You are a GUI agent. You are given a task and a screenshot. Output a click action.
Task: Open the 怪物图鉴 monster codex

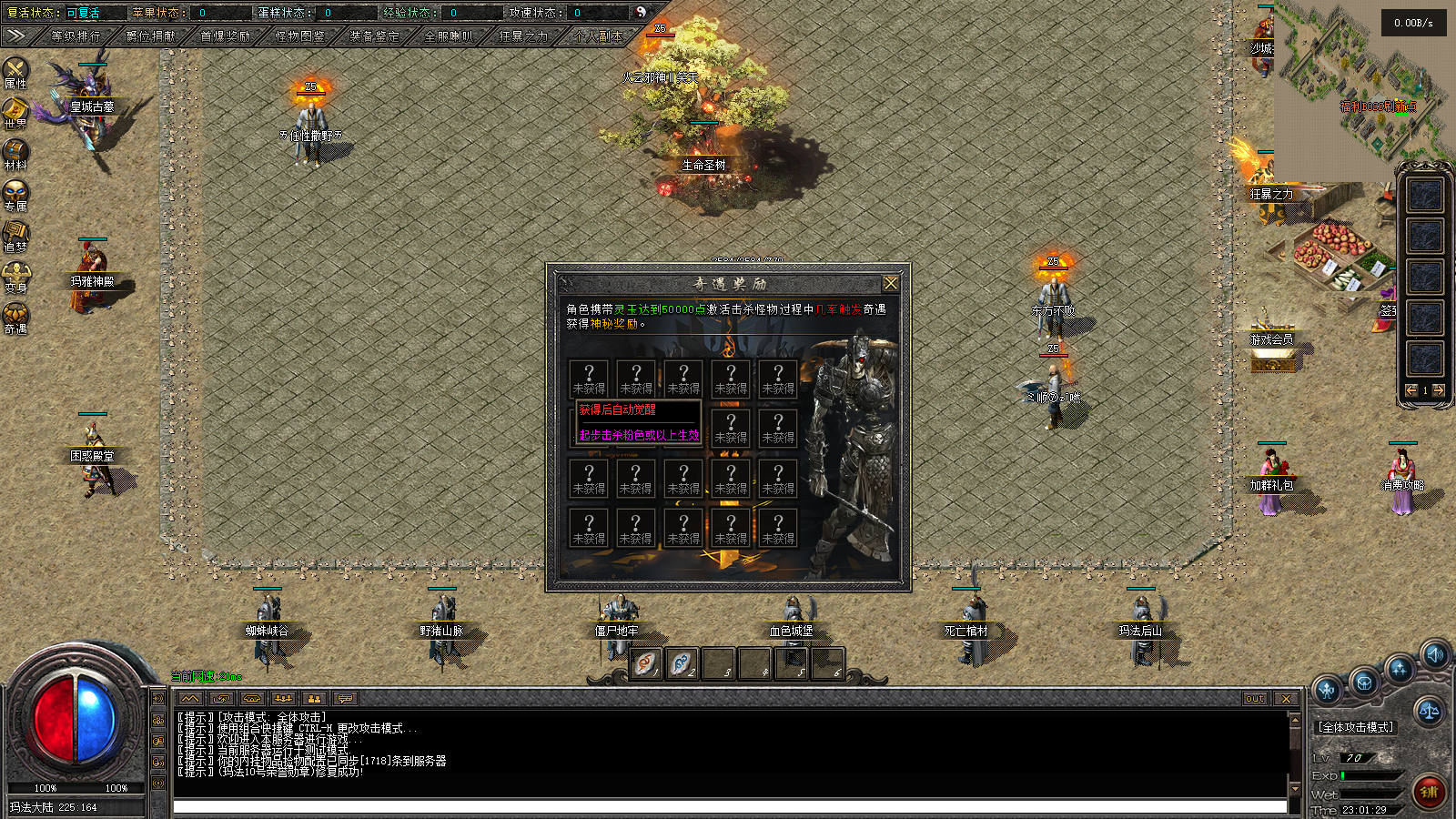(299, 36)
